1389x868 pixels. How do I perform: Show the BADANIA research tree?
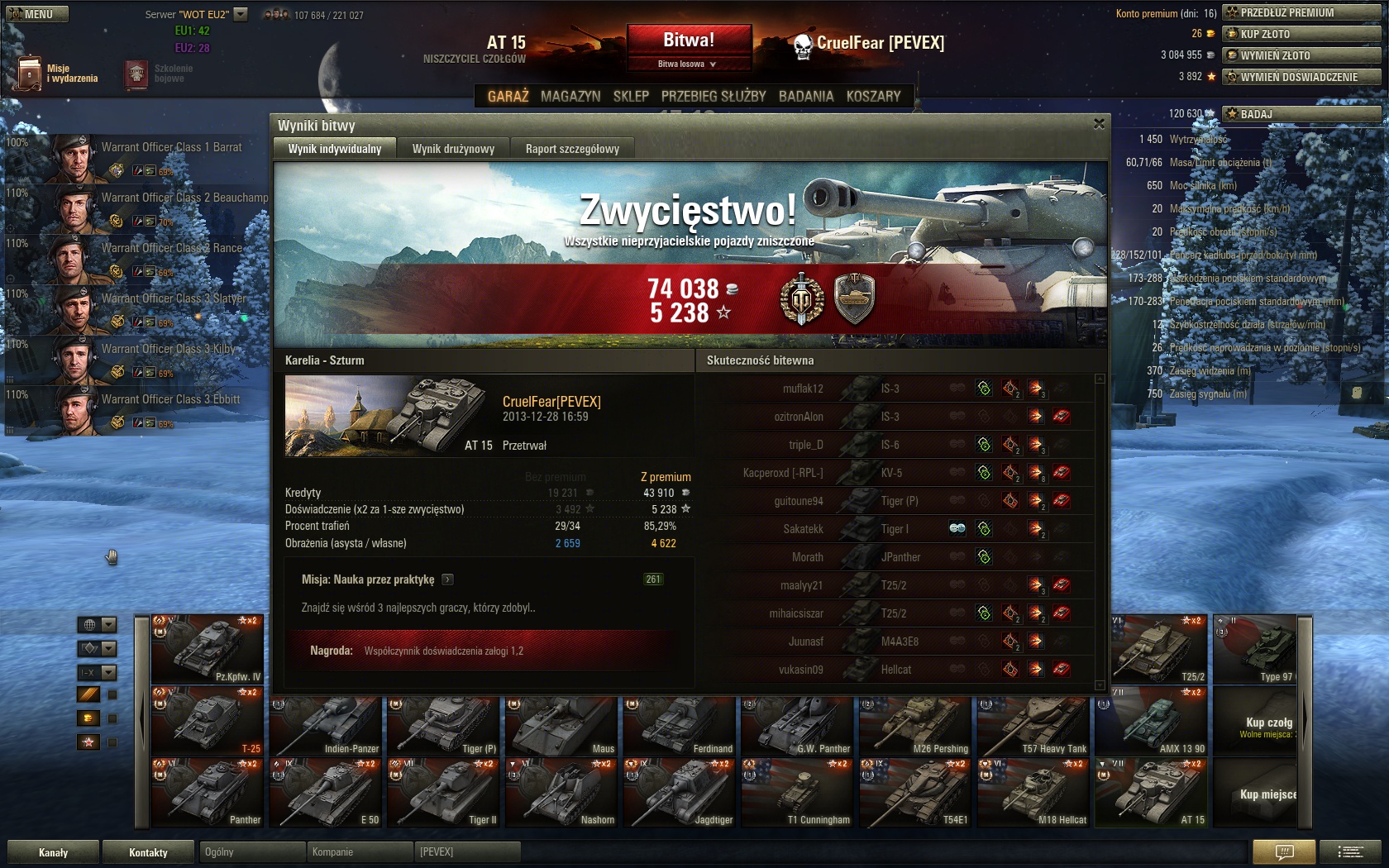pos(806,96)
